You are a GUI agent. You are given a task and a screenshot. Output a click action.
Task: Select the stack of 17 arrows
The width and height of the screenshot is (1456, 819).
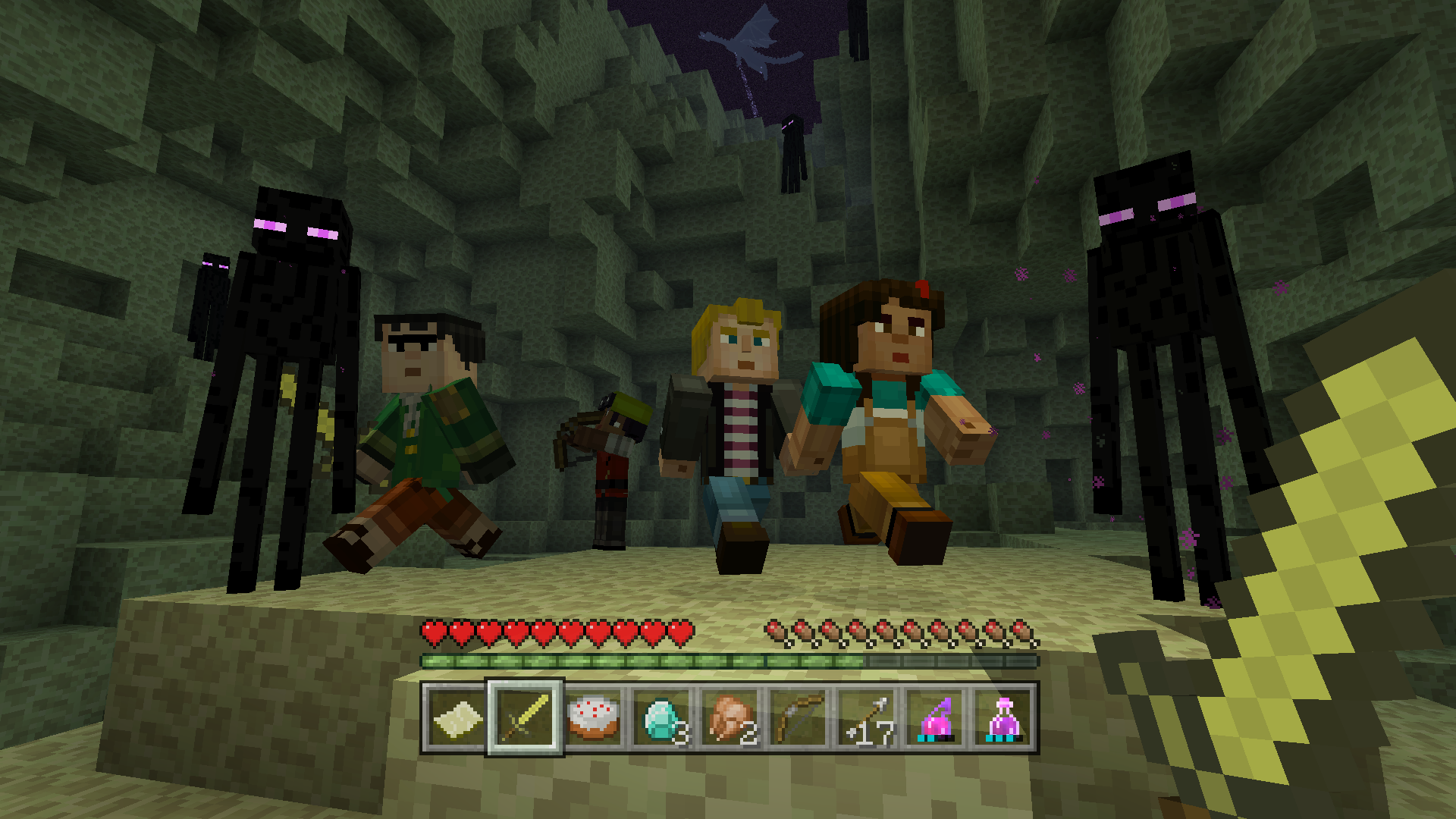click(x=867, y=718)
